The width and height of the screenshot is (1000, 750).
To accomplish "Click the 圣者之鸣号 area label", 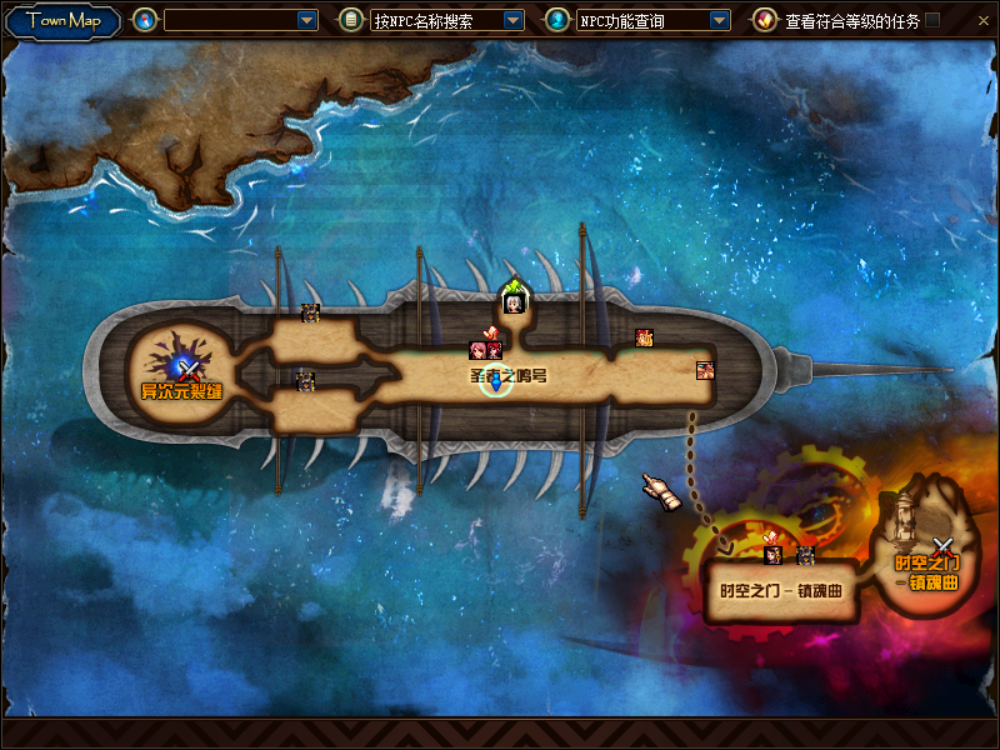I will [x=508, y=376].
